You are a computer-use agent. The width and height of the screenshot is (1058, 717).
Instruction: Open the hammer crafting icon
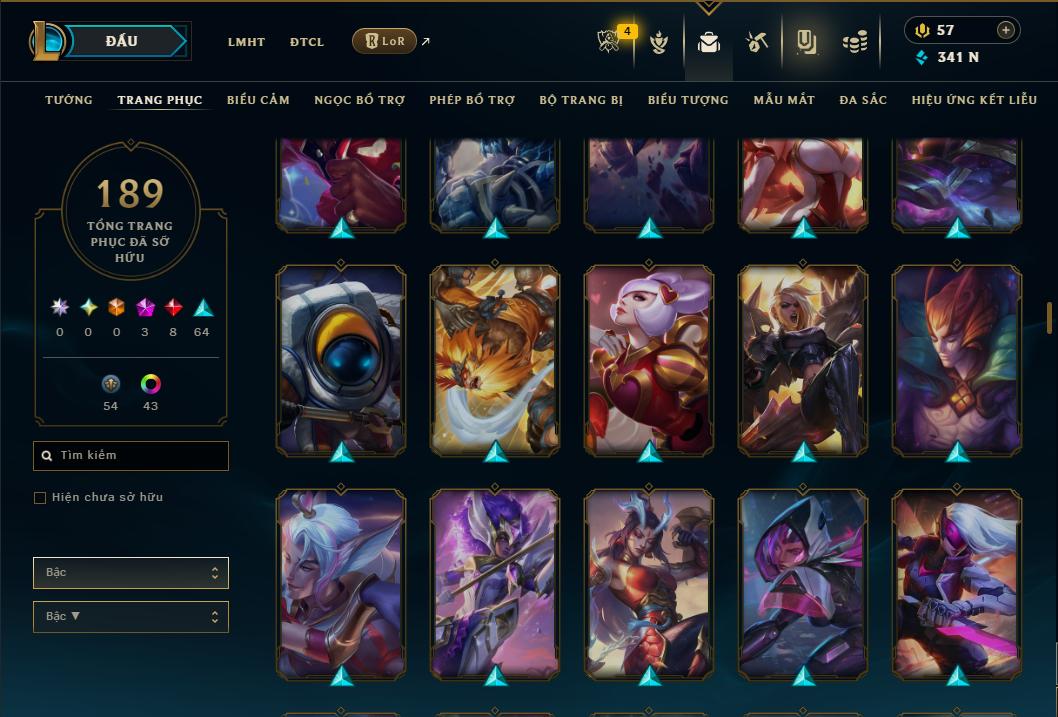pyautogui.click(x=756, y=42)
